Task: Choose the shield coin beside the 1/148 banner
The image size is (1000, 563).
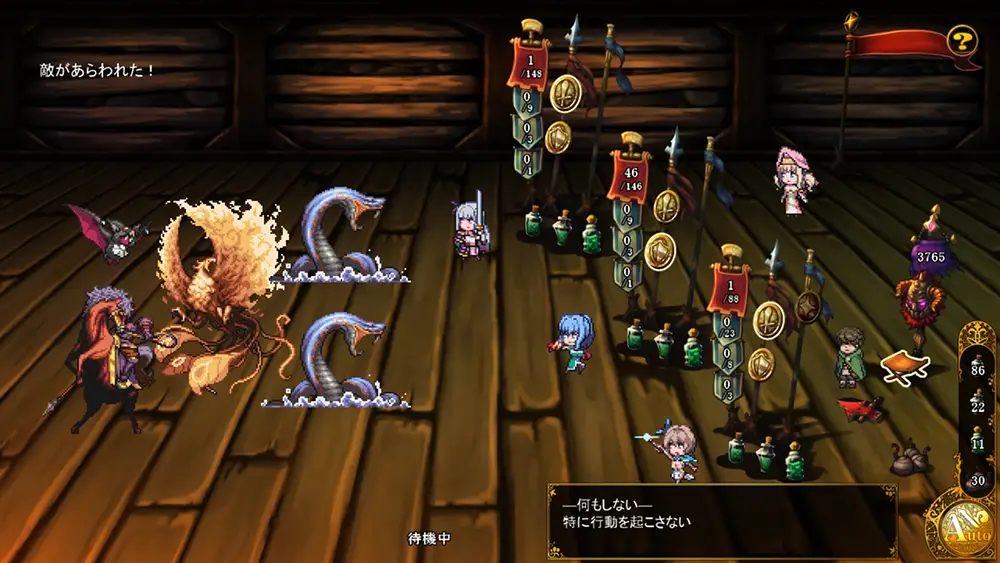Action: tap(557, 137)
